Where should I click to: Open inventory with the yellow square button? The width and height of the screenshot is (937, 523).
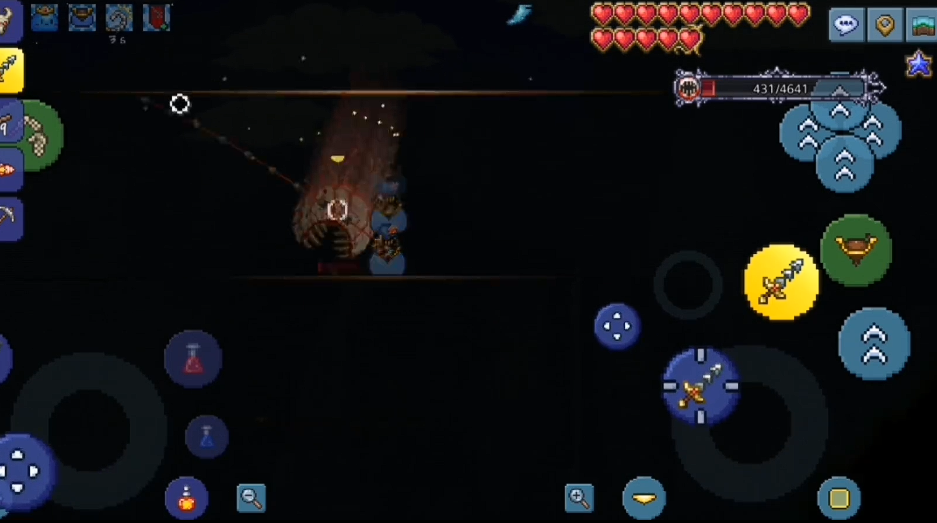point(838,498)
